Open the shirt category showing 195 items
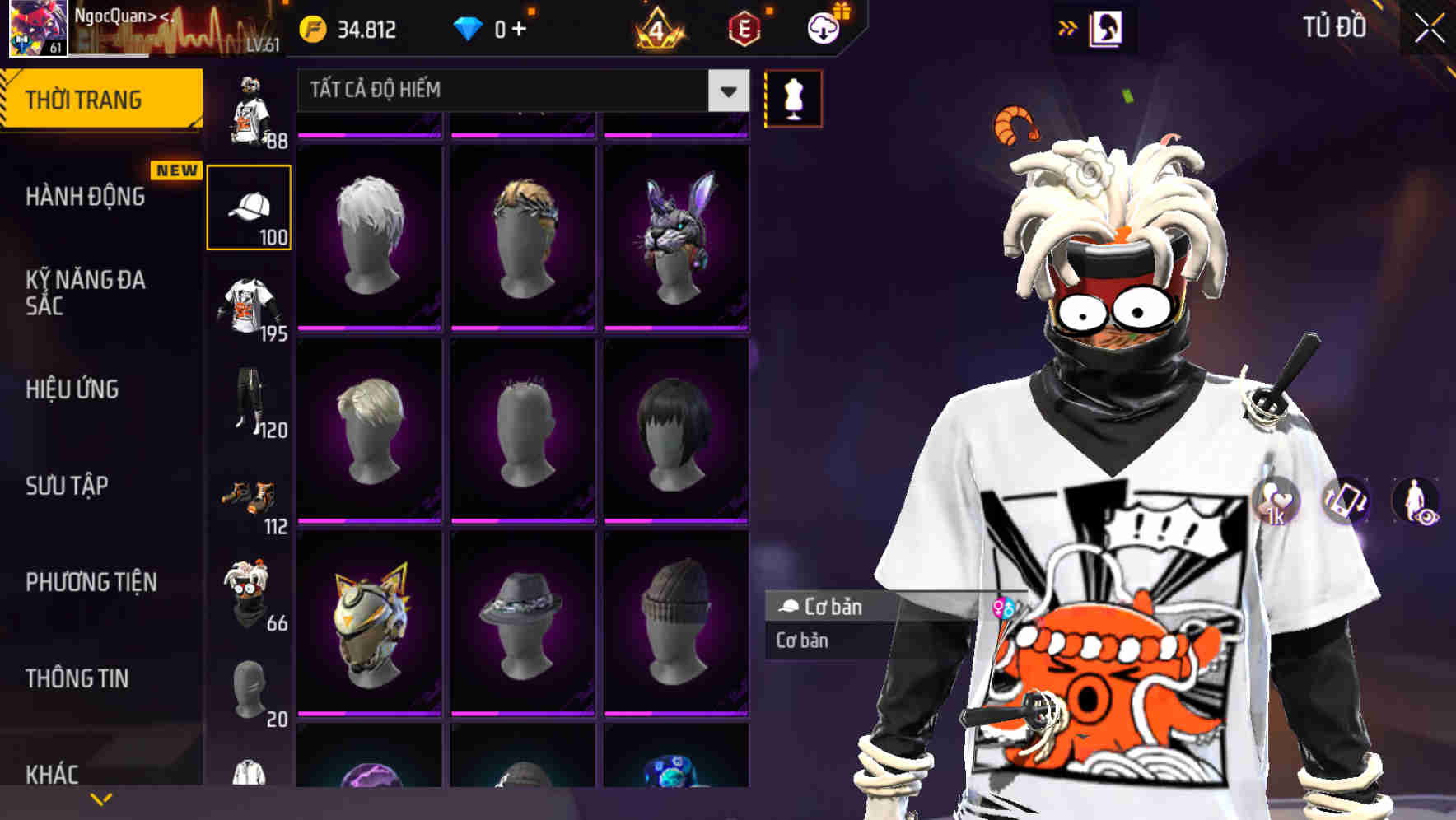 pos(248,305)
